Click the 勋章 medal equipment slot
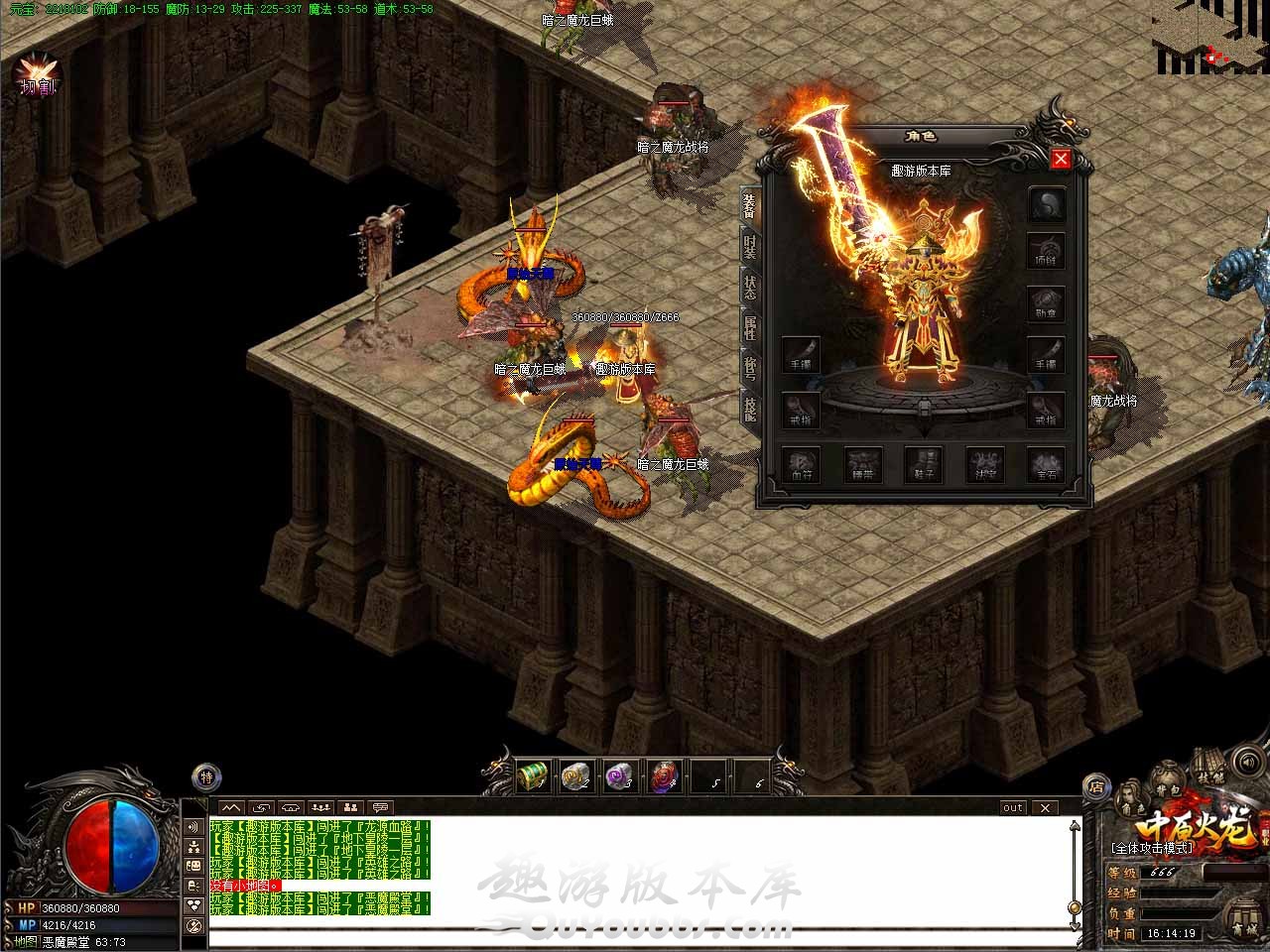This screenshot has height=952, width=1270. tap(1046, 301)
